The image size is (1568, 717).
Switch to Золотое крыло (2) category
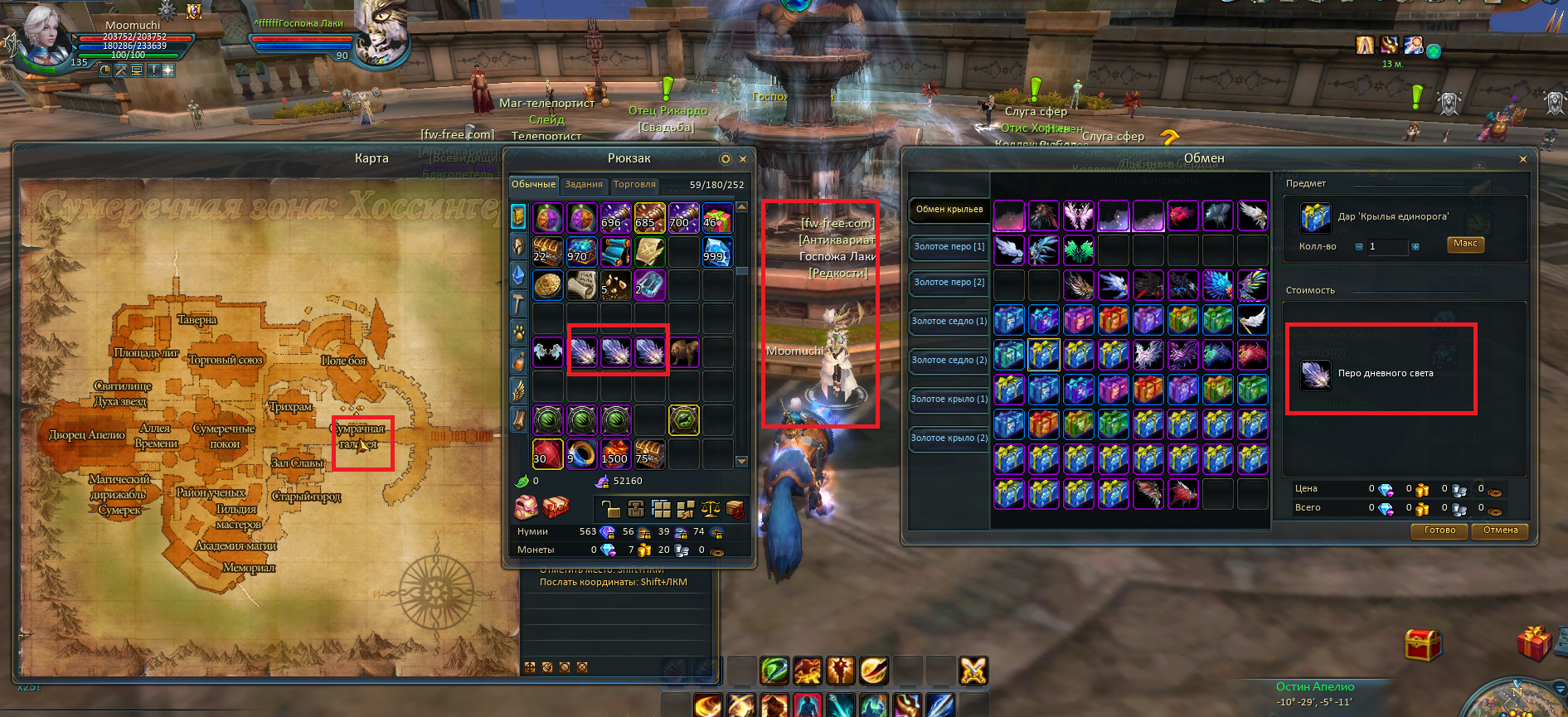pos(949,438)
